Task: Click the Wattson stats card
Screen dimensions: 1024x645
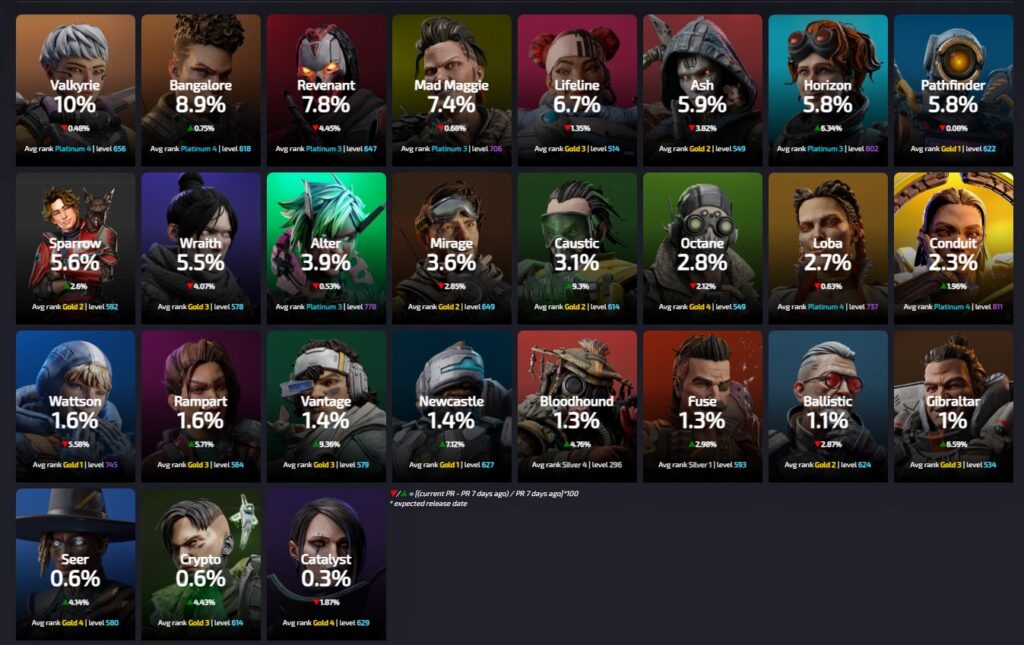Action: coord(75,406)
